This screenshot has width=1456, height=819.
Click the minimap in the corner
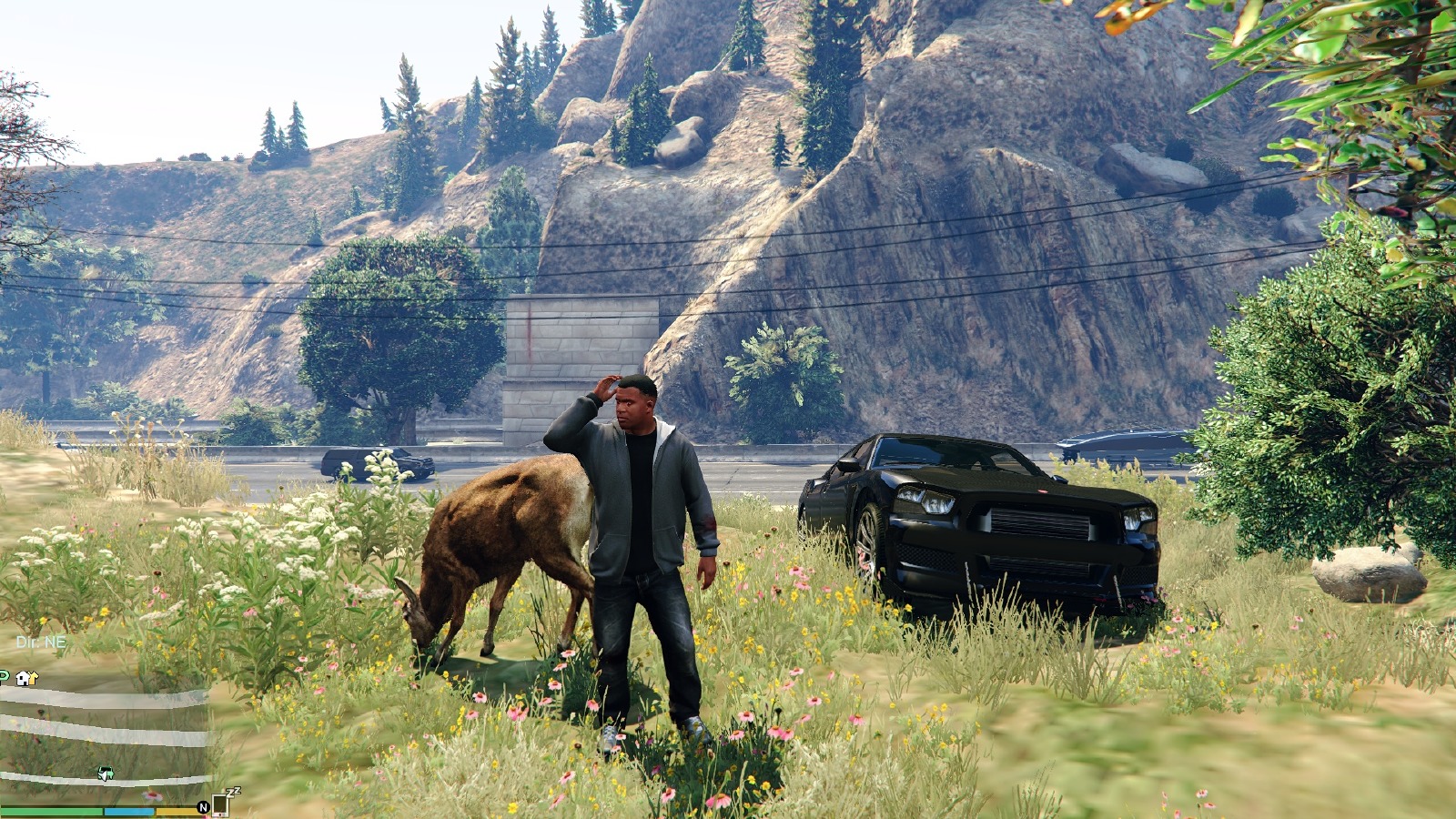point(105,733)
